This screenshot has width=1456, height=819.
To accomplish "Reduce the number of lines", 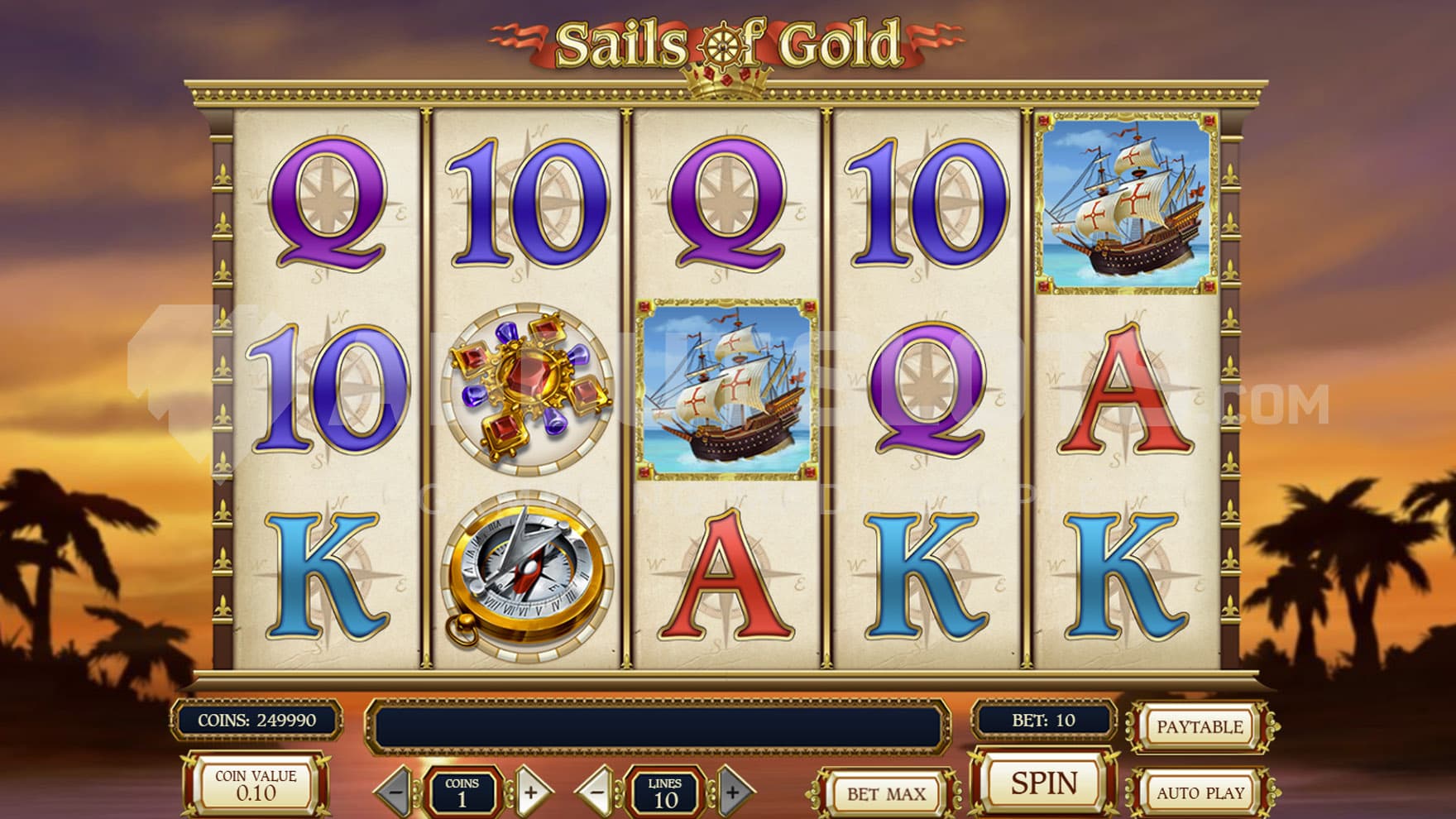I will (x=596, y=792).
